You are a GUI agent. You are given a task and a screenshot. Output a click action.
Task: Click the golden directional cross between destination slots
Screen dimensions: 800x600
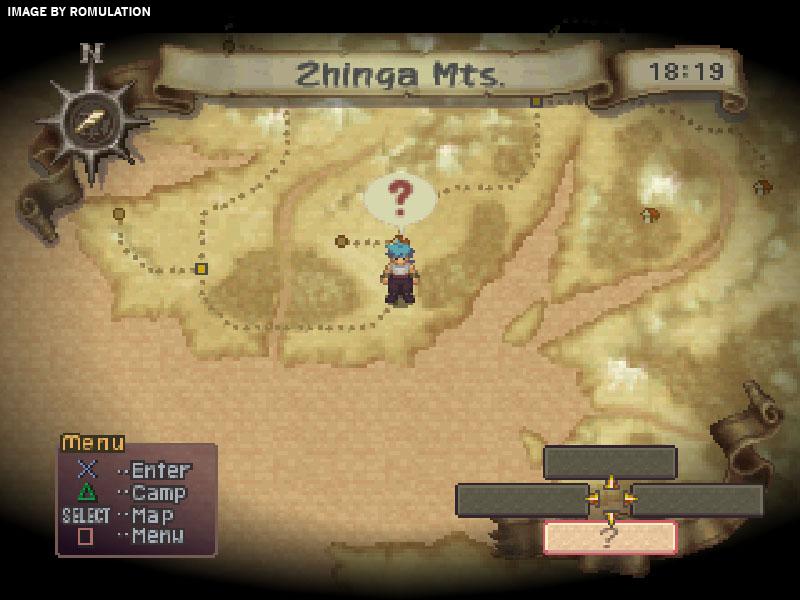(610, 497)
